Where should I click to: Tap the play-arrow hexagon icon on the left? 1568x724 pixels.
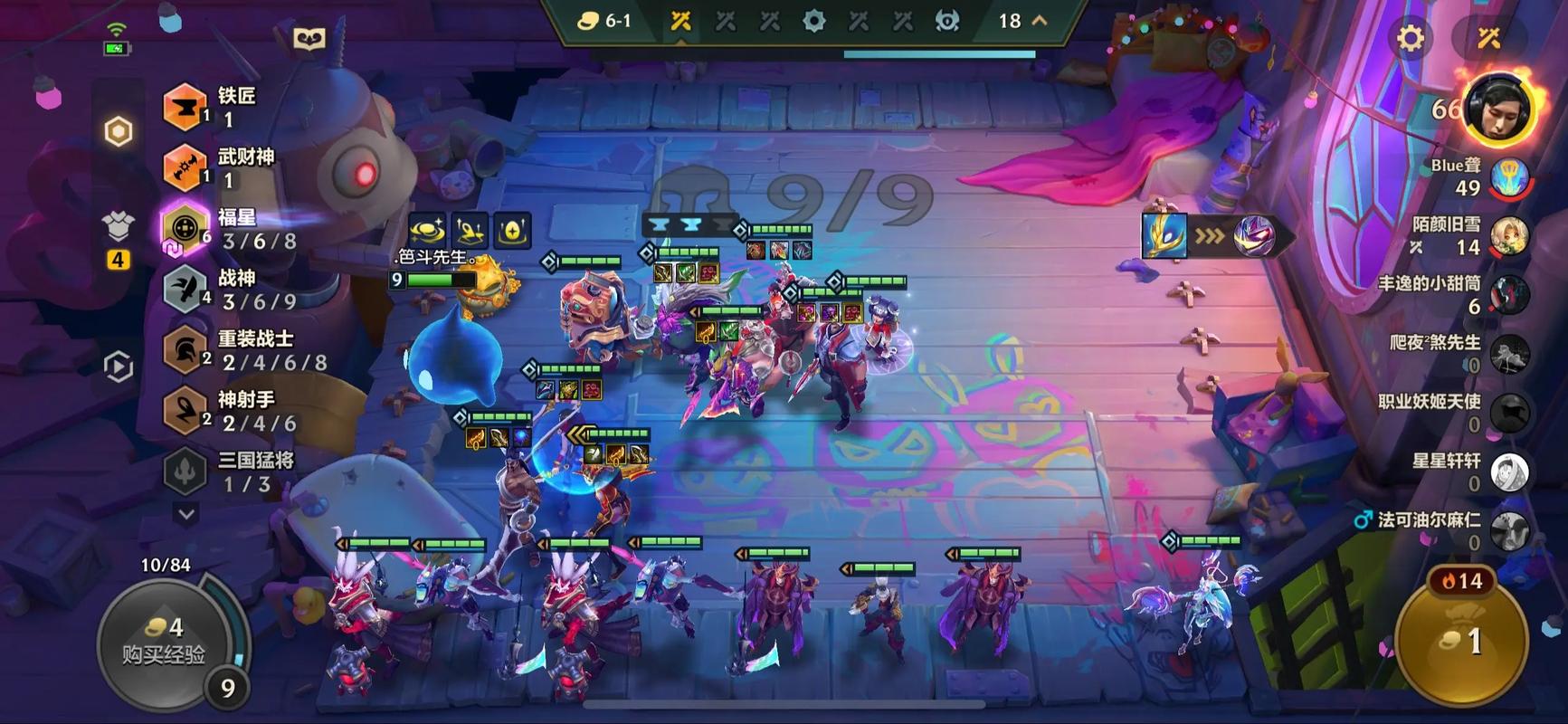tap(119, 367)
